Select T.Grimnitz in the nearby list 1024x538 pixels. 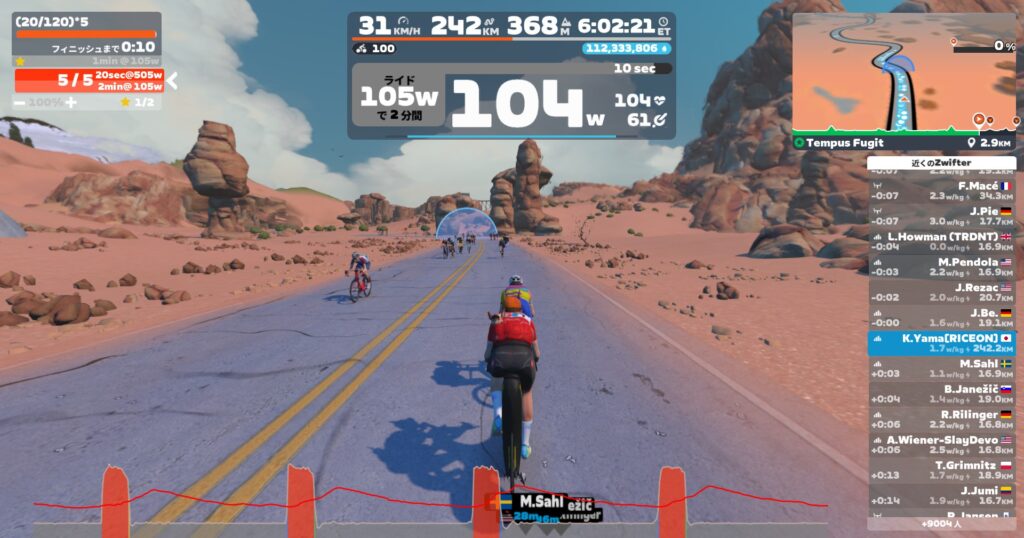pyautogui.click(x=942, y=470)
